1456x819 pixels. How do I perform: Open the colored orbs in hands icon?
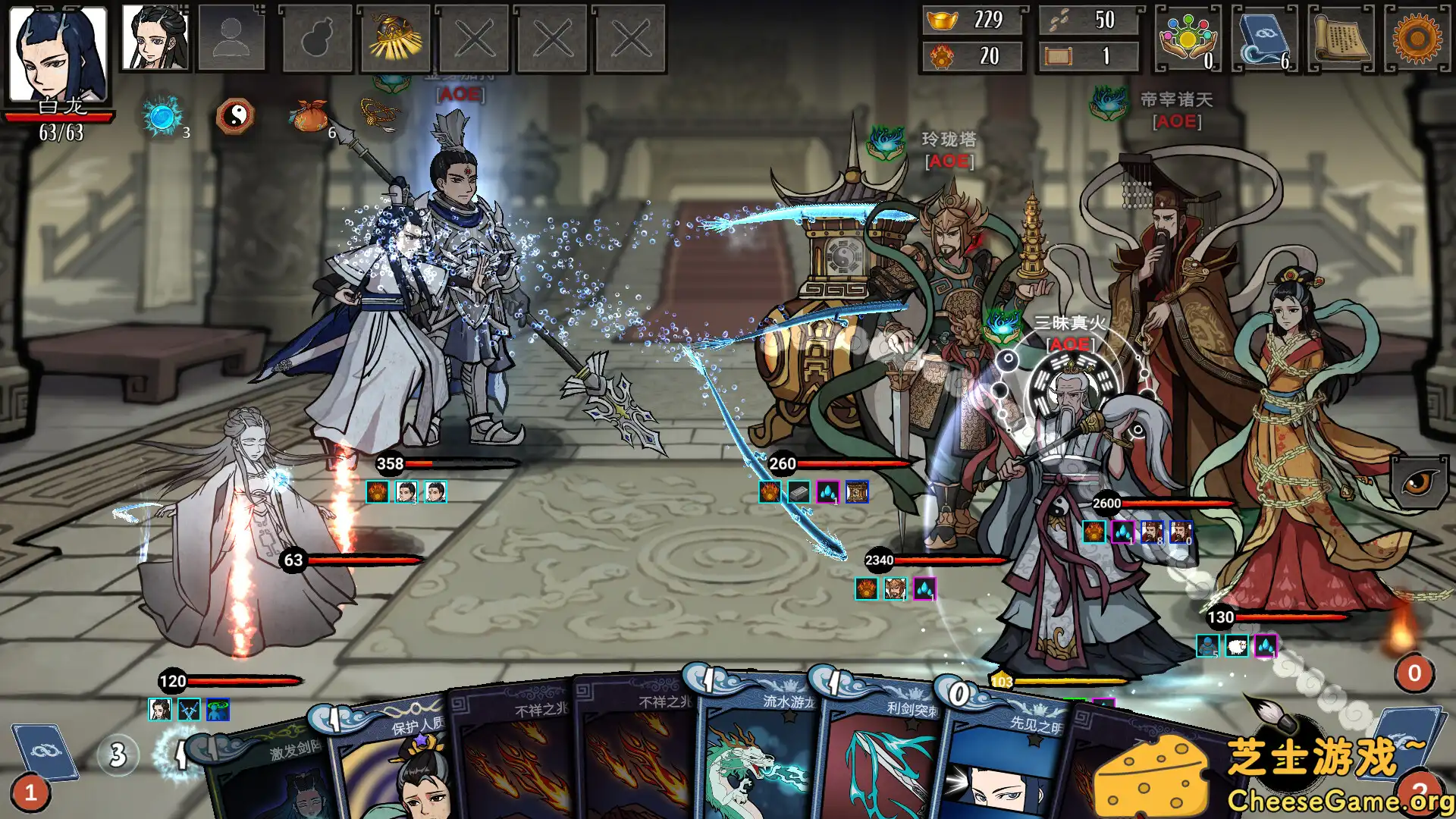(x=1188, y=38)
